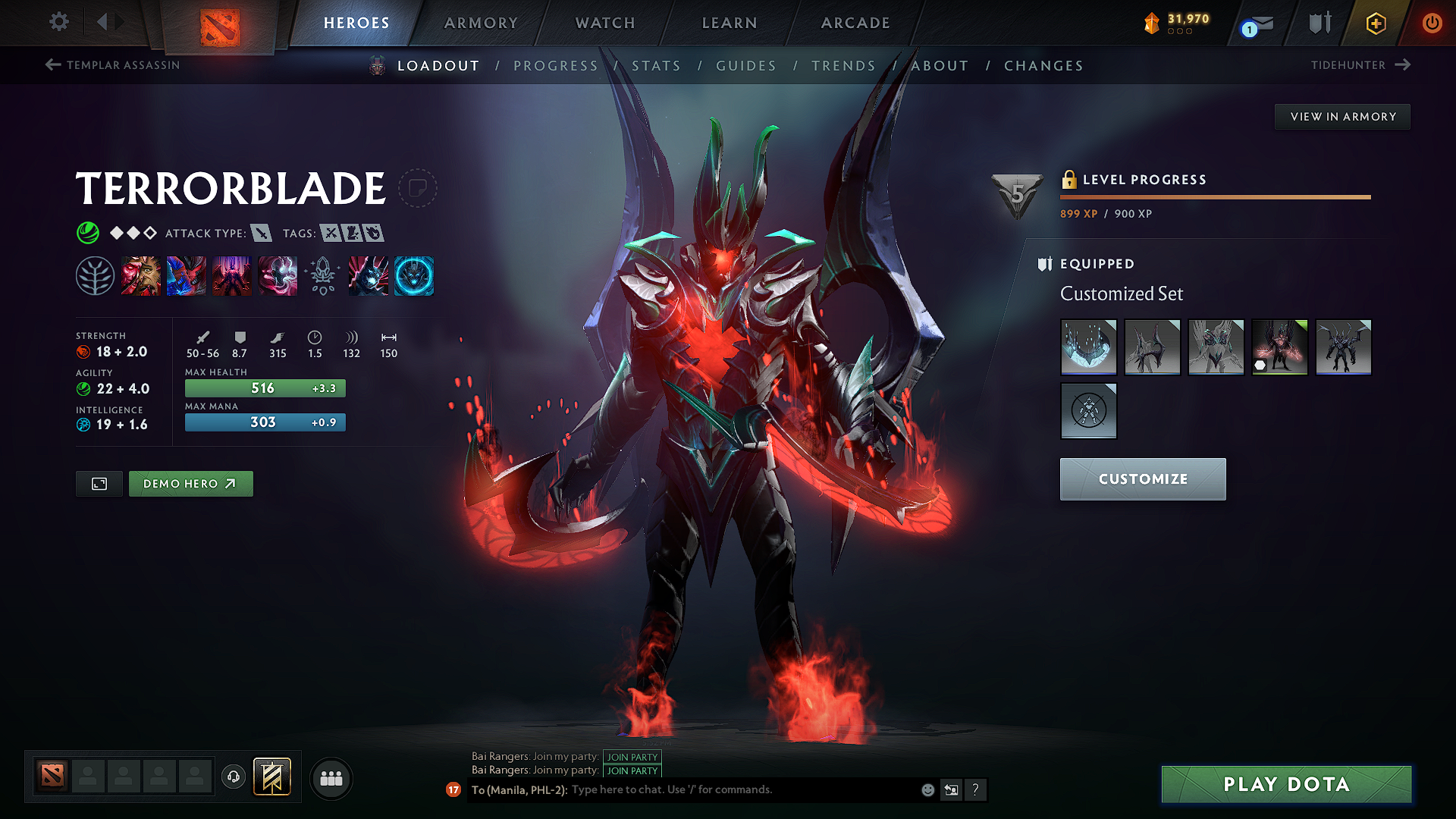Toggle the expanded hero view button
Viewport: 1456px width, 819px height.
coord(98,483)
